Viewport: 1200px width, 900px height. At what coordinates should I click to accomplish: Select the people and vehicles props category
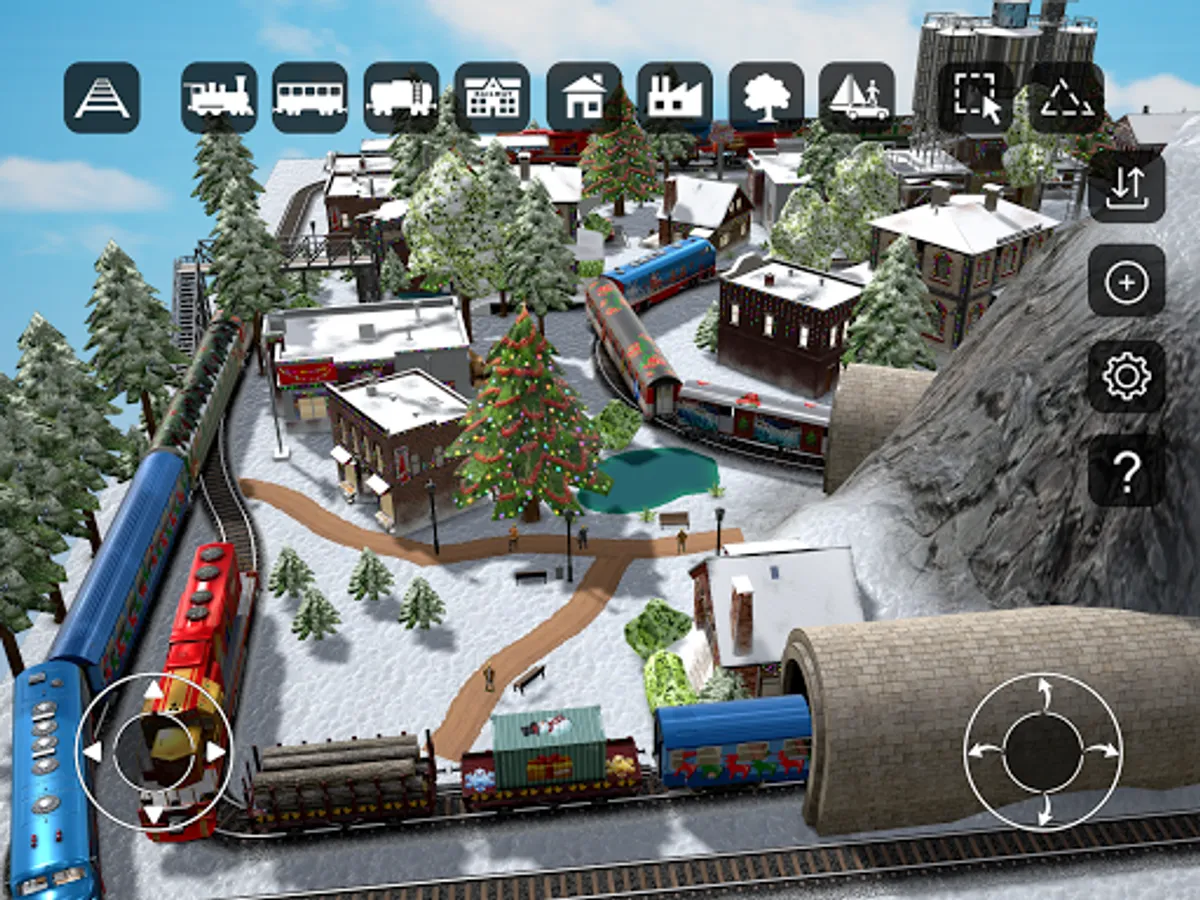click(x=857, y=98)
